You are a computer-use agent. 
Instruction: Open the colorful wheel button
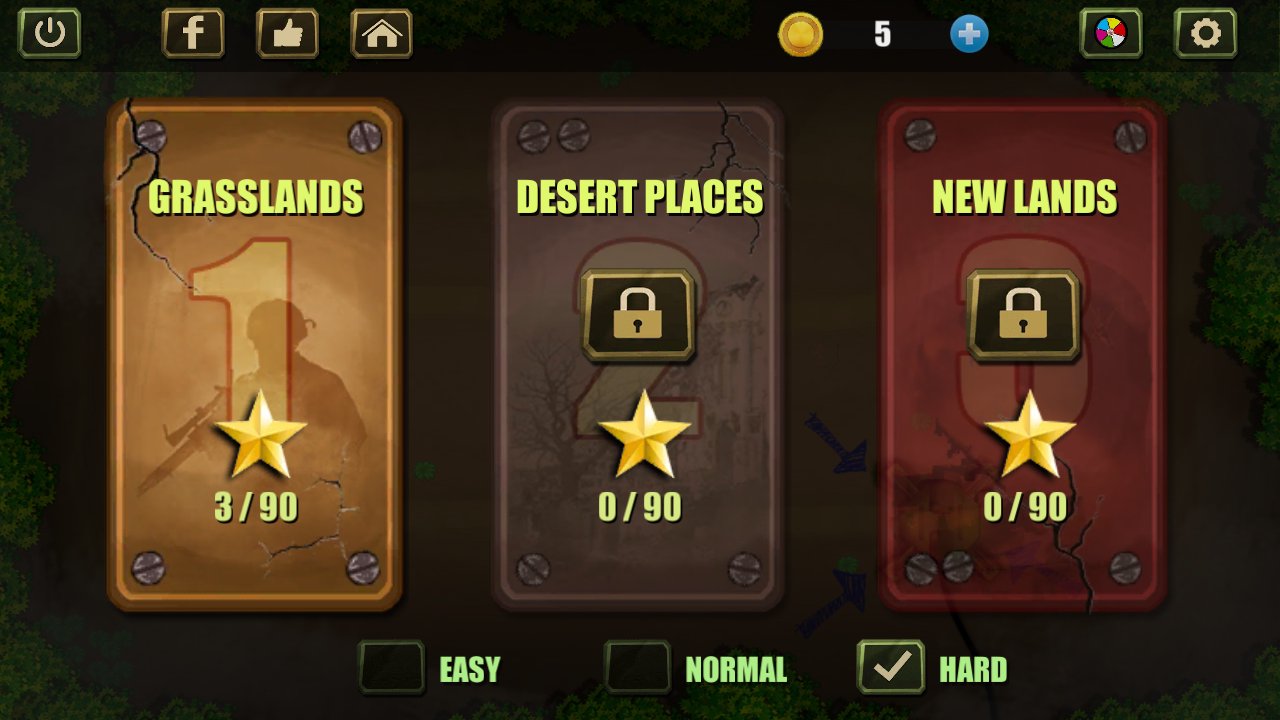coord(1110,33)
